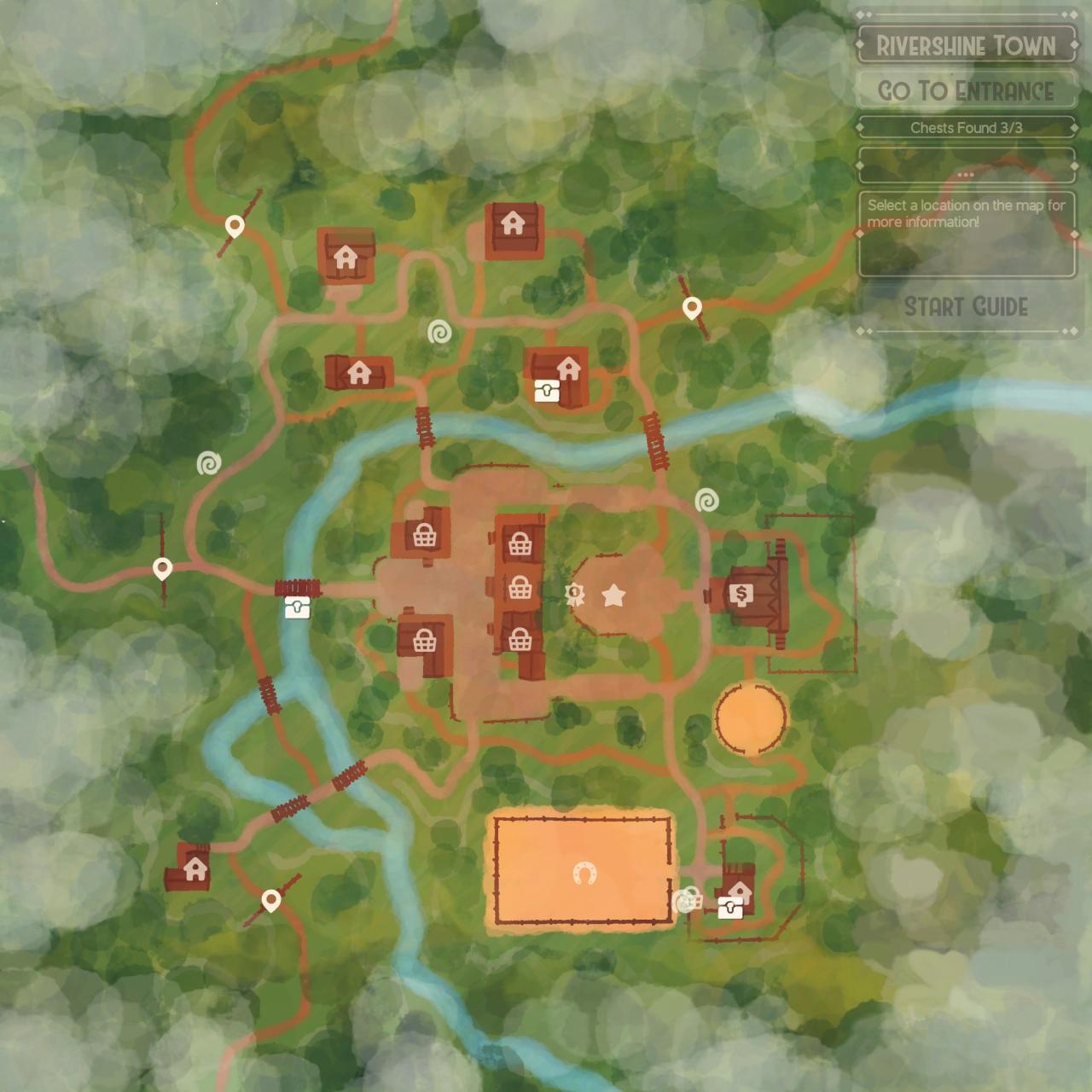
Task: Pick the horseshoe marker in the arena
Action: point(584,873)
